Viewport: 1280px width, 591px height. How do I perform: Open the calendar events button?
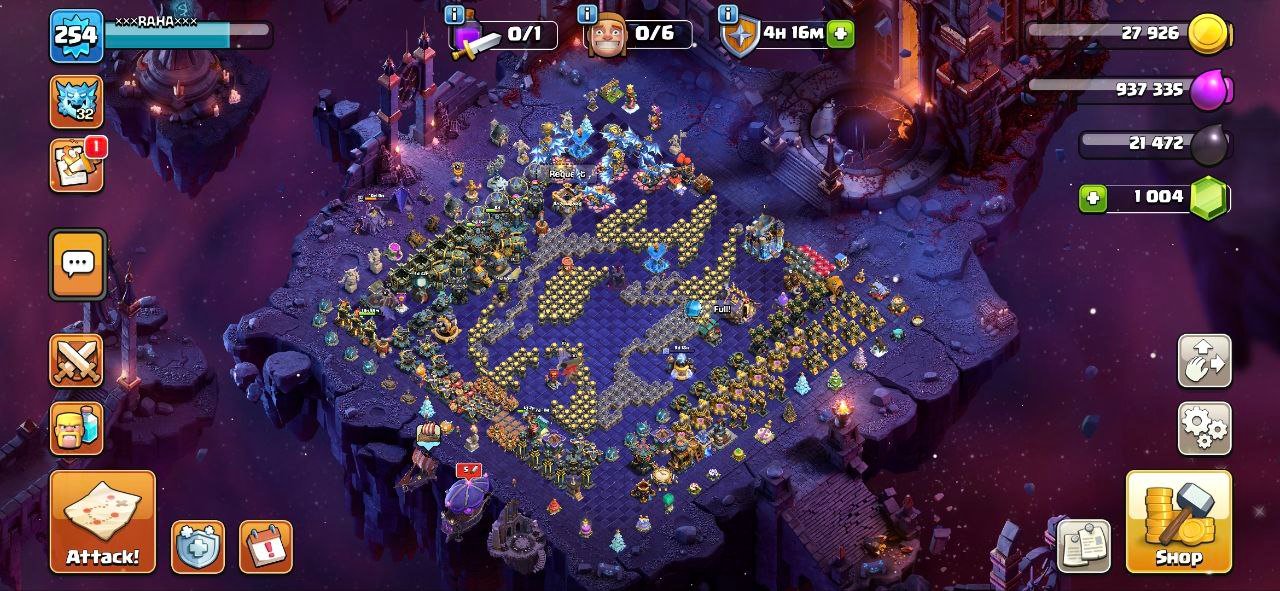click(265, 547)
